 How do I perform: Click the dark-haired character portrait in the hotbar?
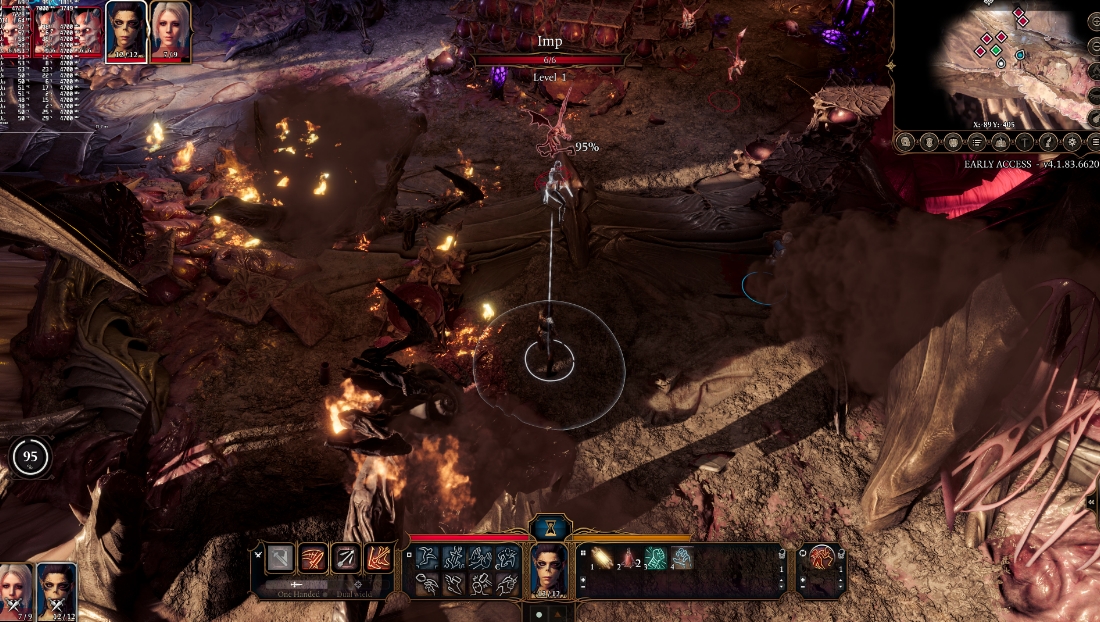click(549, 569)
